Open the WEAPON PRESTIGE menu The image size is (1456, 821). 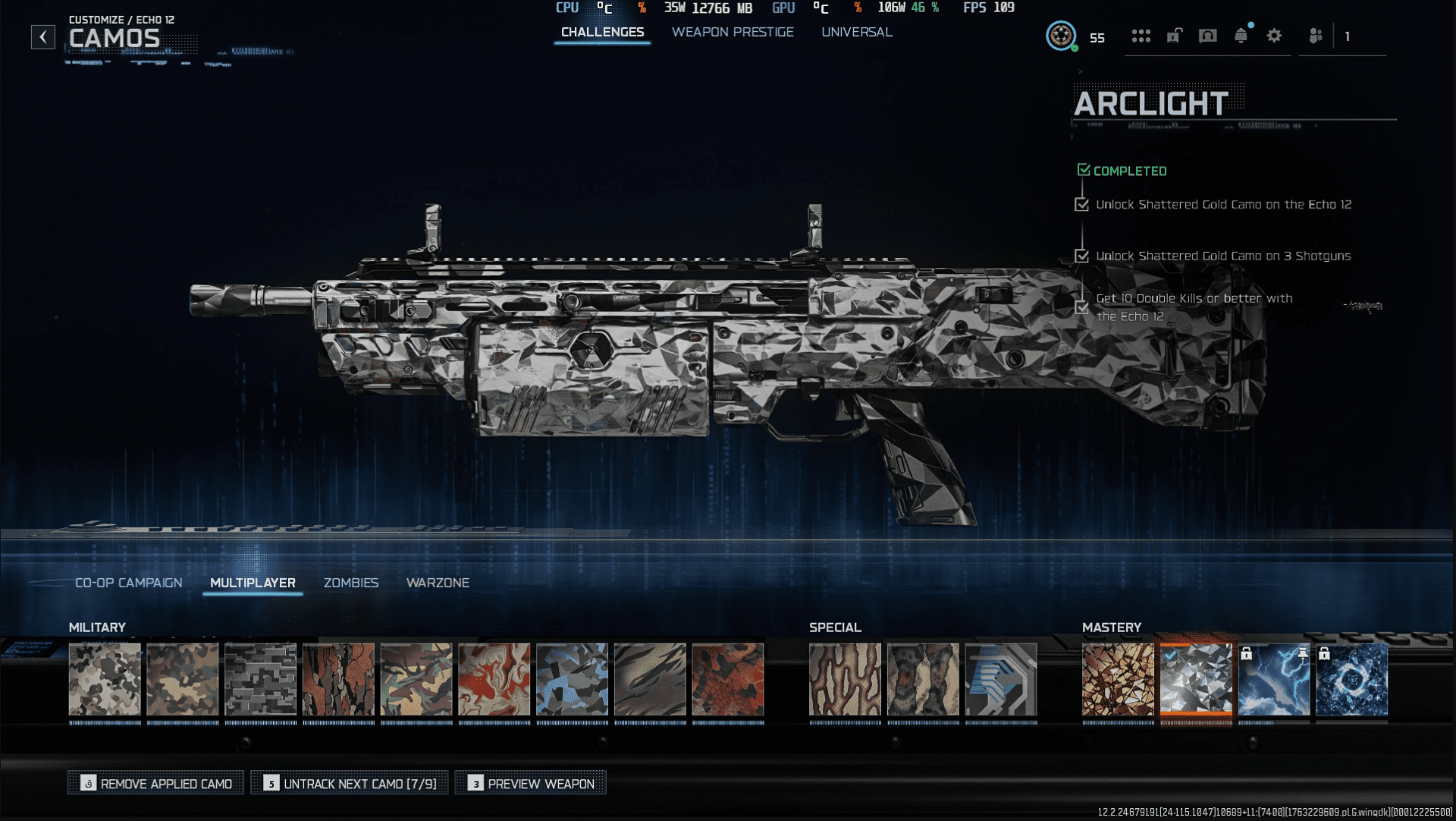point(732,32)
